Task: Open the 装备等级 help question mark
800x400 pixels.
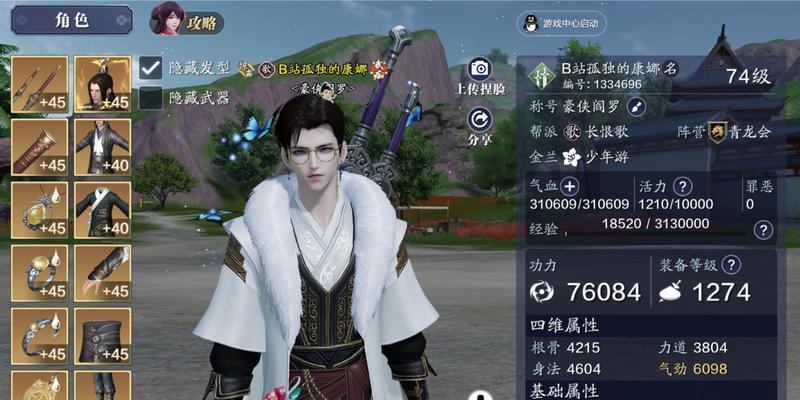Action: (x=731, y=265)
